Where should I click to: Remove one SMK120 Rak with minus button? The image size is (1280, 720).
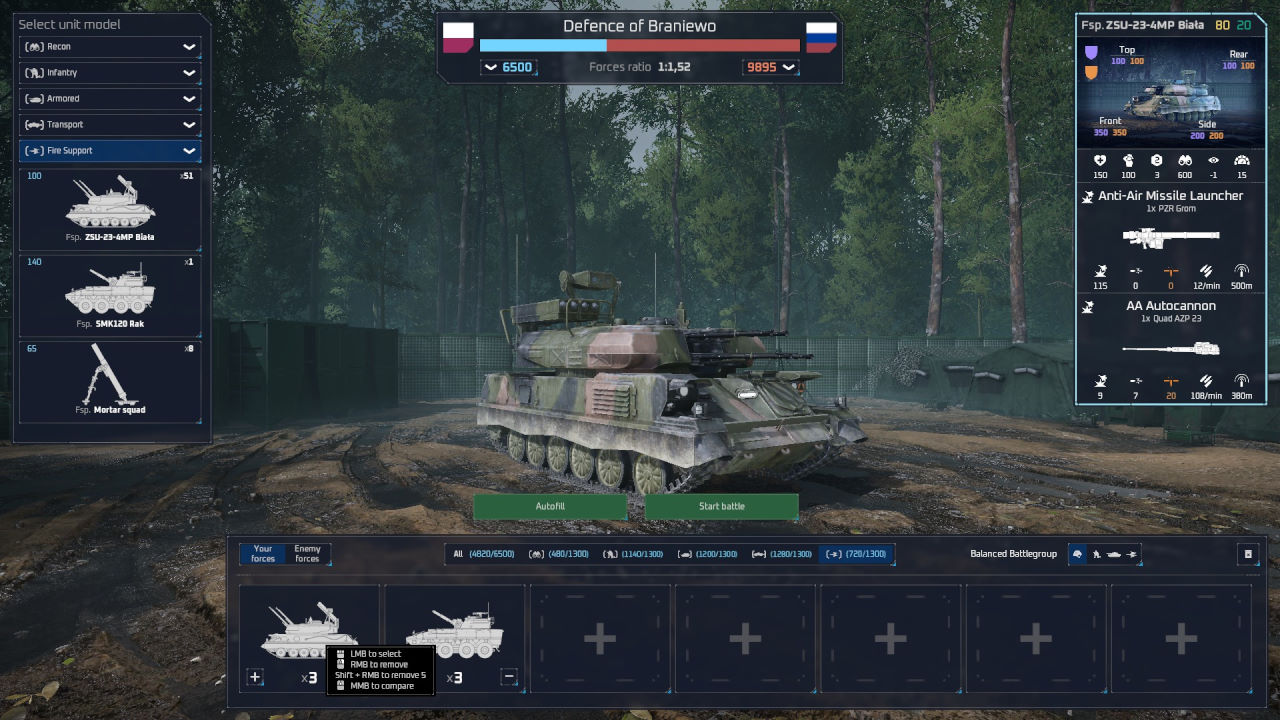509,677
